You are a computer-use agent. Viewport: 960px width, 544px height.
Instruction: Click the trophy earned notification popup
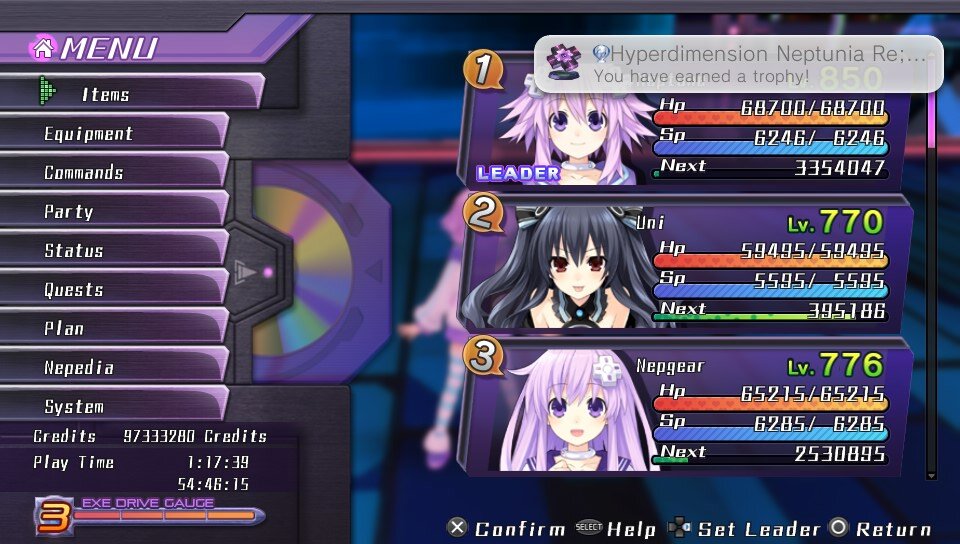coord(738,63)
